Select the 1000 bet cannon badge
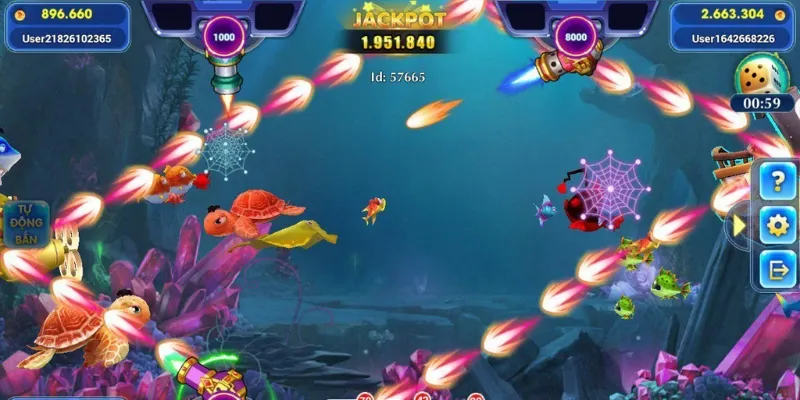Image resolution: width=800 pixels, height=400 pixels. click(224, 36)
